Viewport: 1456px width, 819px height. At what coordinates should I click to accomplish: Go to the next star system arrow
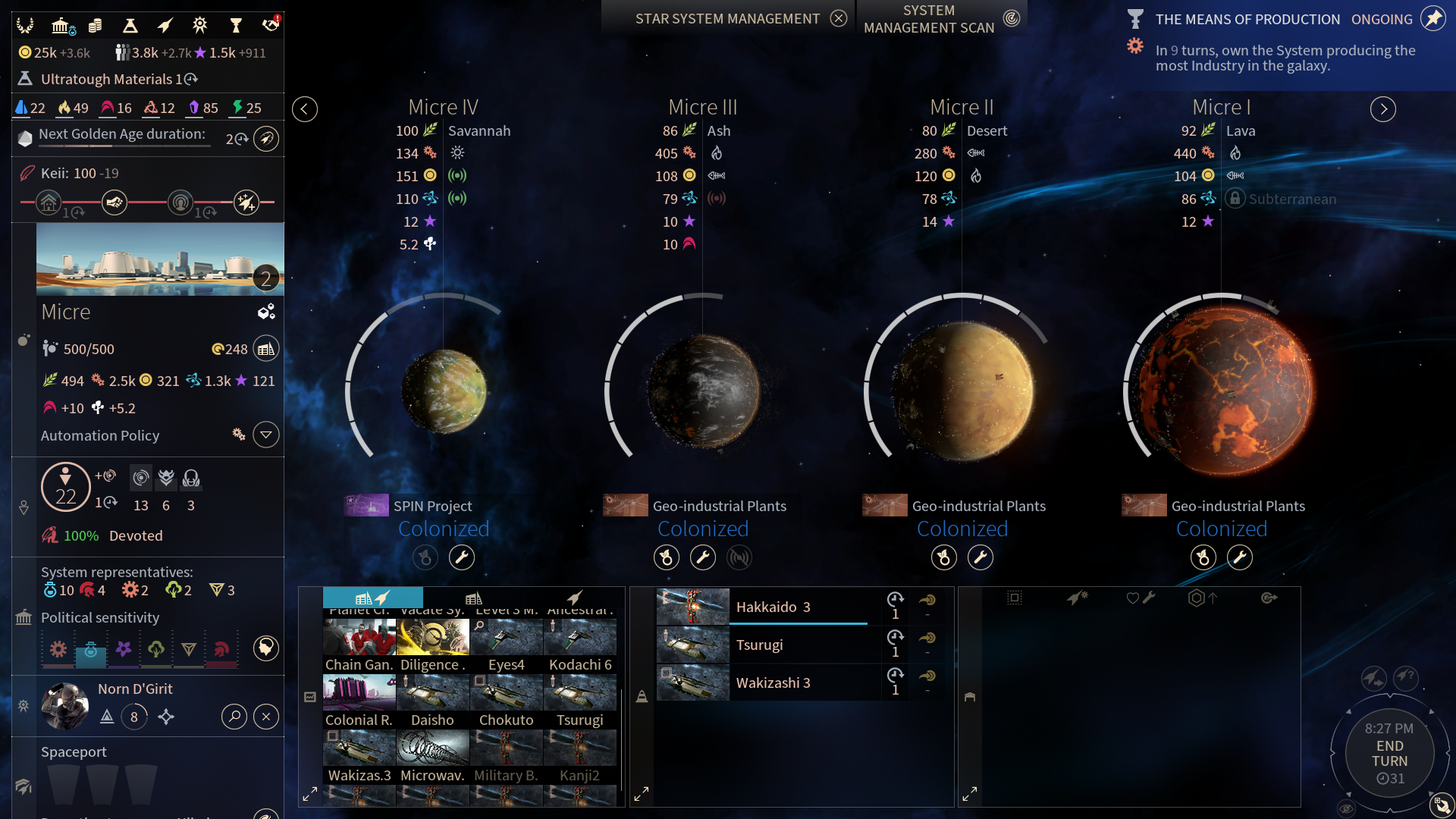tap(1383, 109)
